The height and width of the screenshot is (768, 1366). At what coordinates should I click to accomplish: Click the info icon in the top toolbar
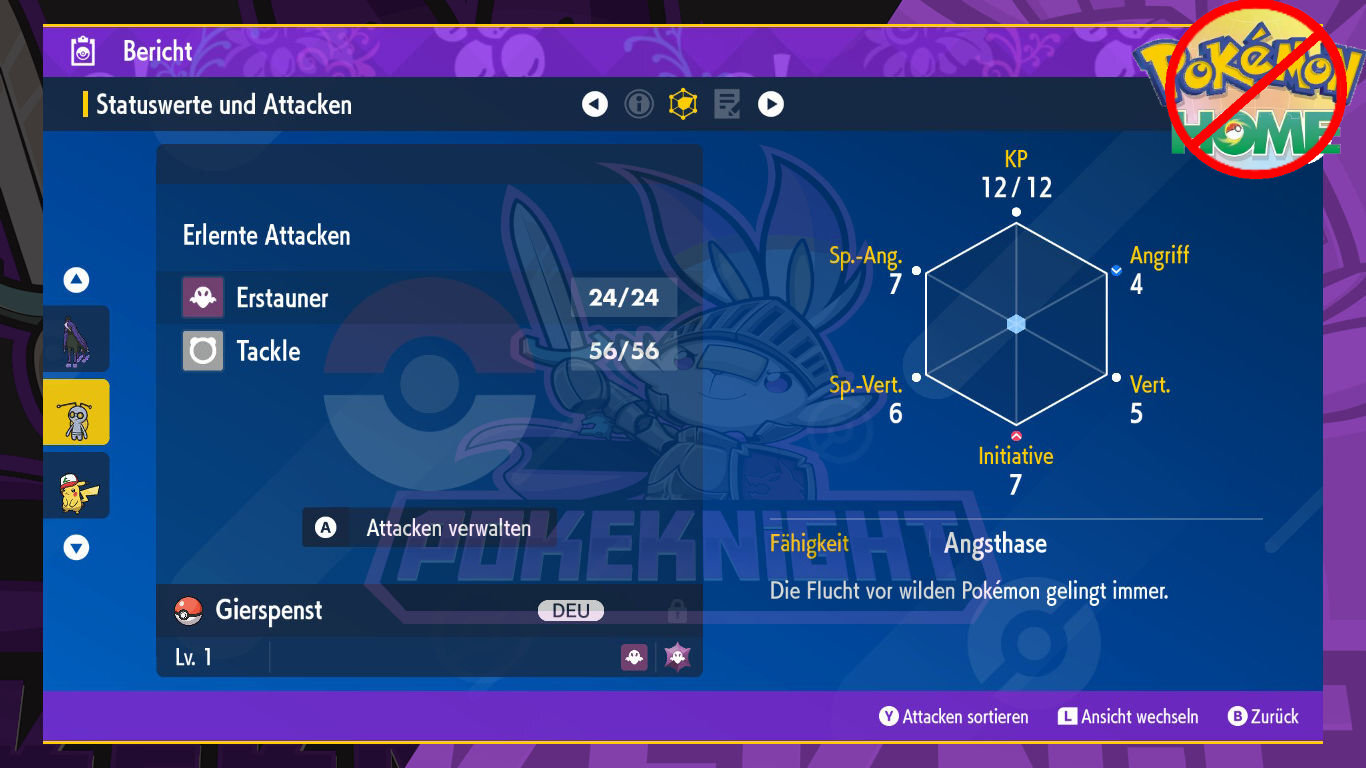click(x=638, y=103)
